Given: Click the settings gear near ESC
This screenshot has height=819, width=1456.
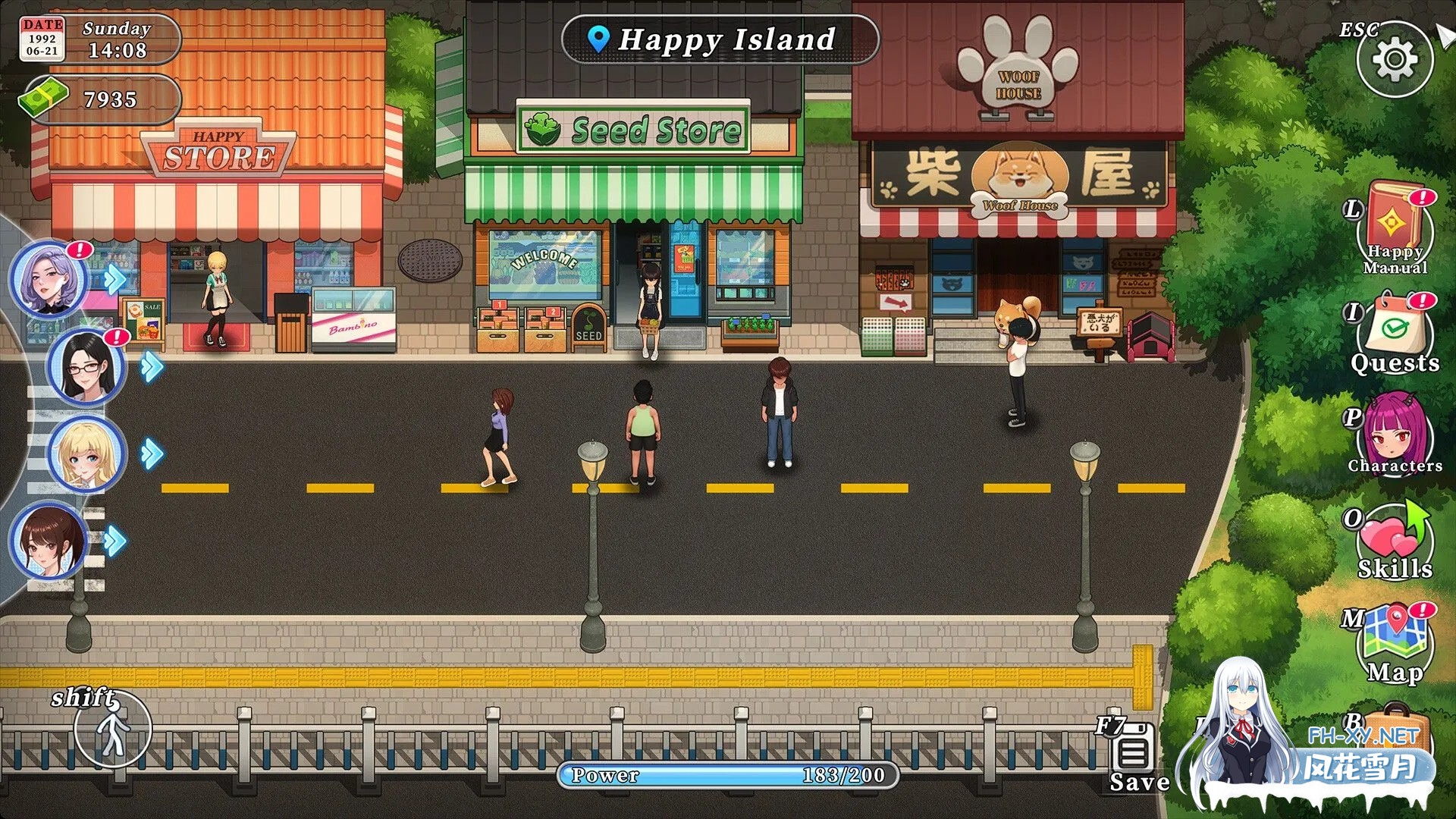Looking at the screenshot, I should click(x=1394, y=57).
